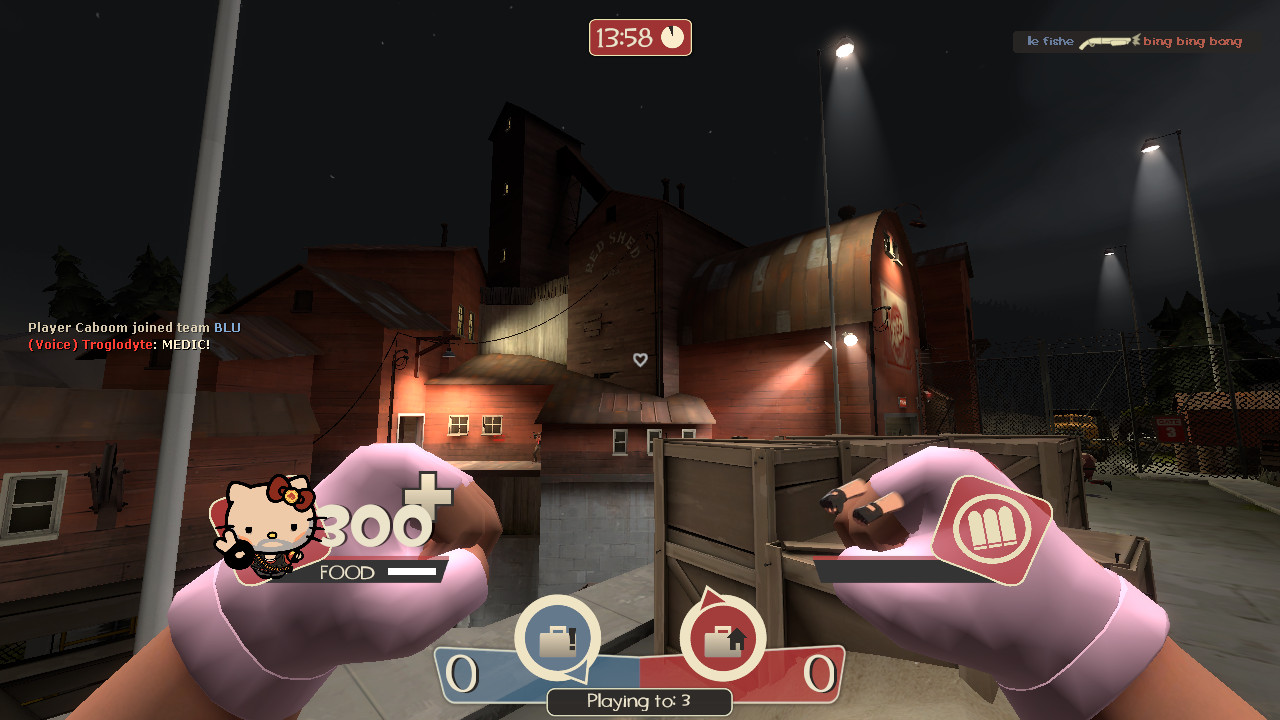Click the heart-shaped crosshair
This screenshot has width=1280, height=720.
[x=640, y=360]
